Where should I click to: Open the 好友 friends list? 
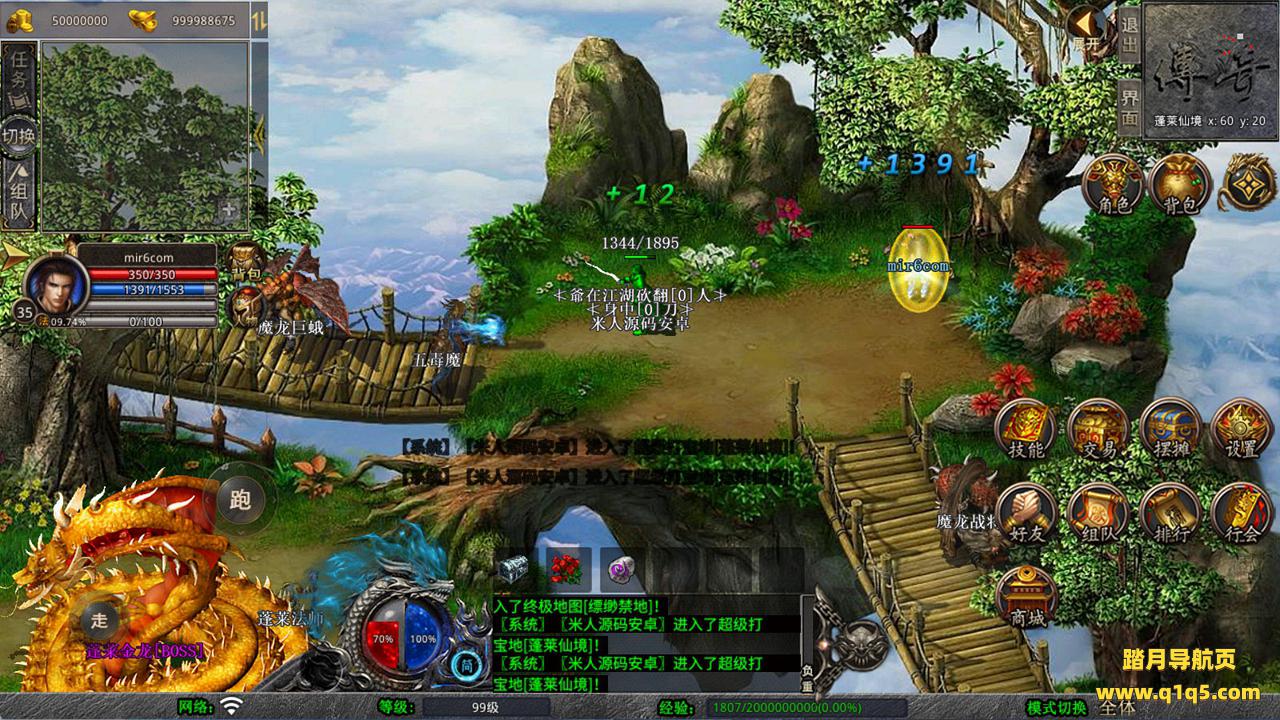[1026, 514]
